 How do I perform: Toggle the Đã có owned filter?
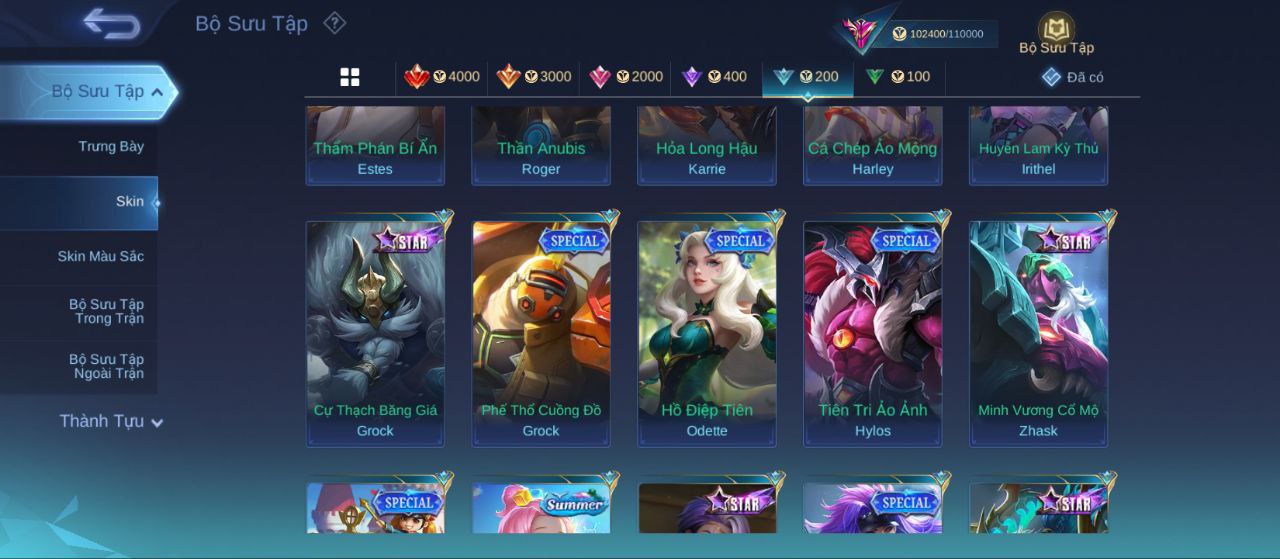pos(1072,77)
